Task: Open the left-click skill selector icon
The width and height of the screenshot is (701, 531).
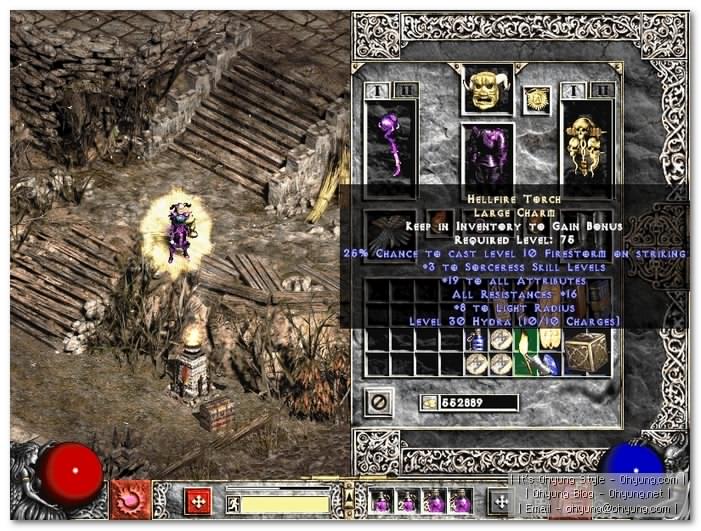Action: point(129,497)
